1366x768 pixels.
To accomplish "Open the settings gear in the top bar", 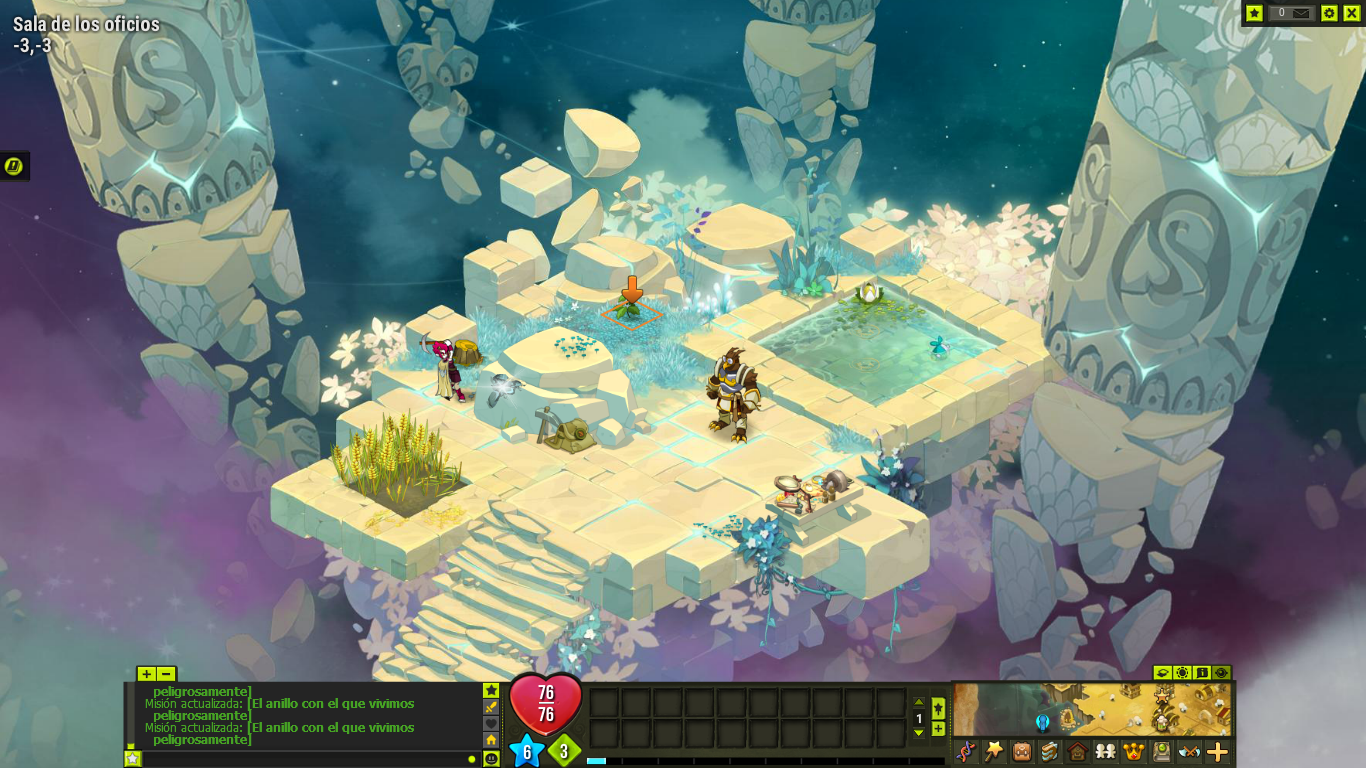I will 1329,13.
